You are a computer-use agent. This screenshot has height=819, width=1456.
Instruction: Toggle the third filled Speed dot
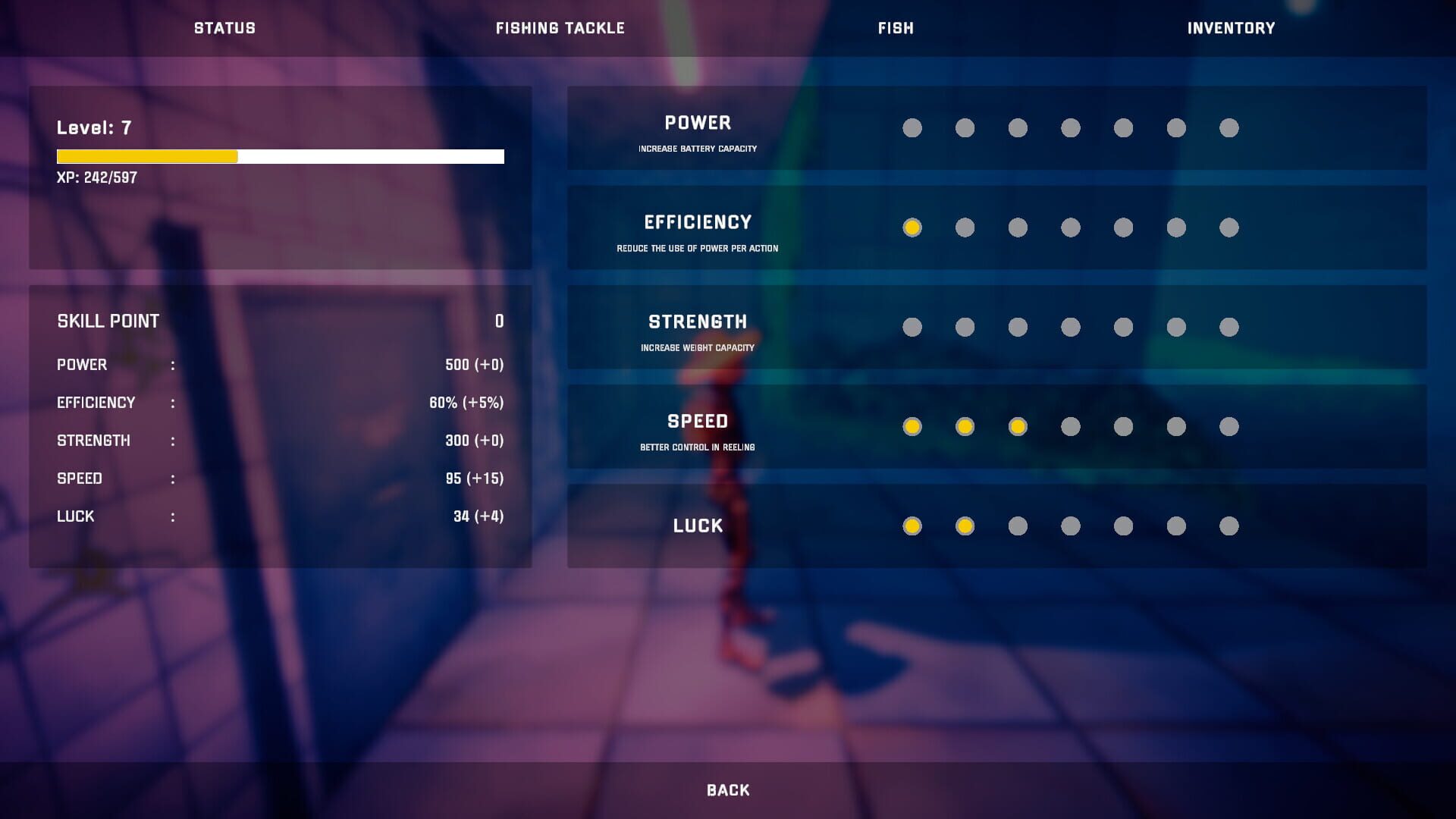[x=1018, y=427]
